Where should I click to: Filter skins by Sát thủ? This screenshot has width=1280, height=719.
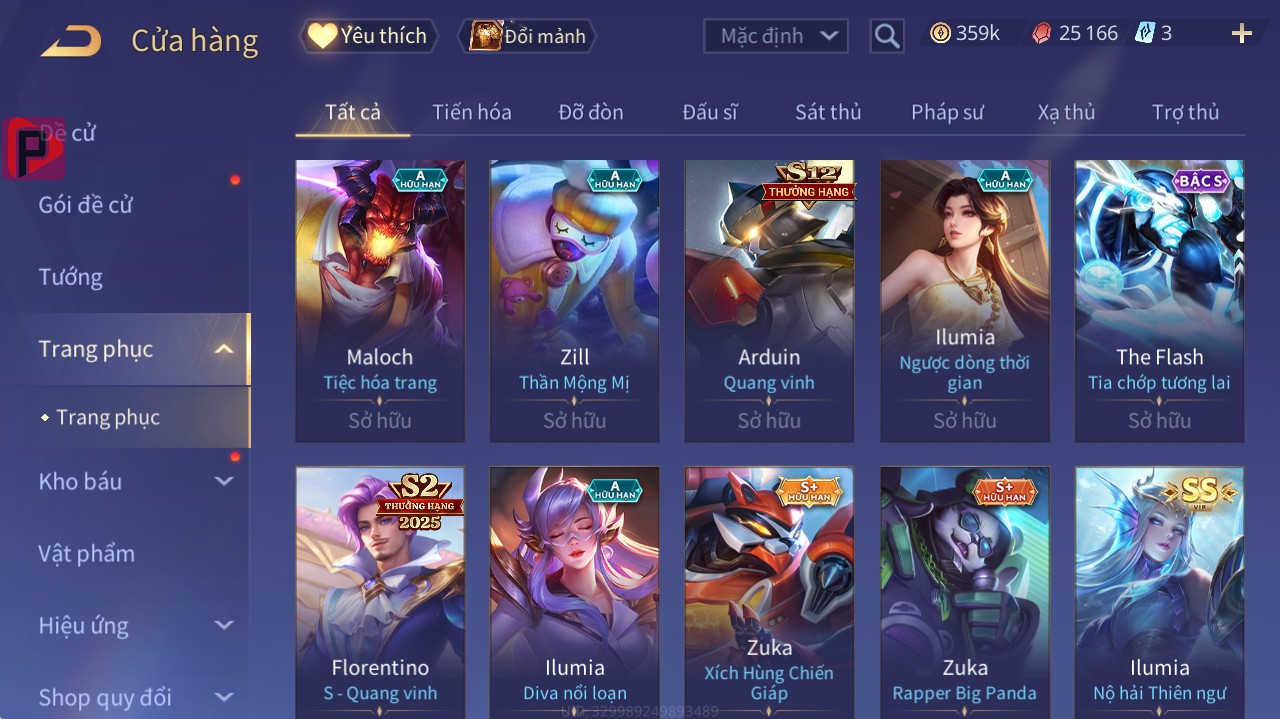(828, 112)
